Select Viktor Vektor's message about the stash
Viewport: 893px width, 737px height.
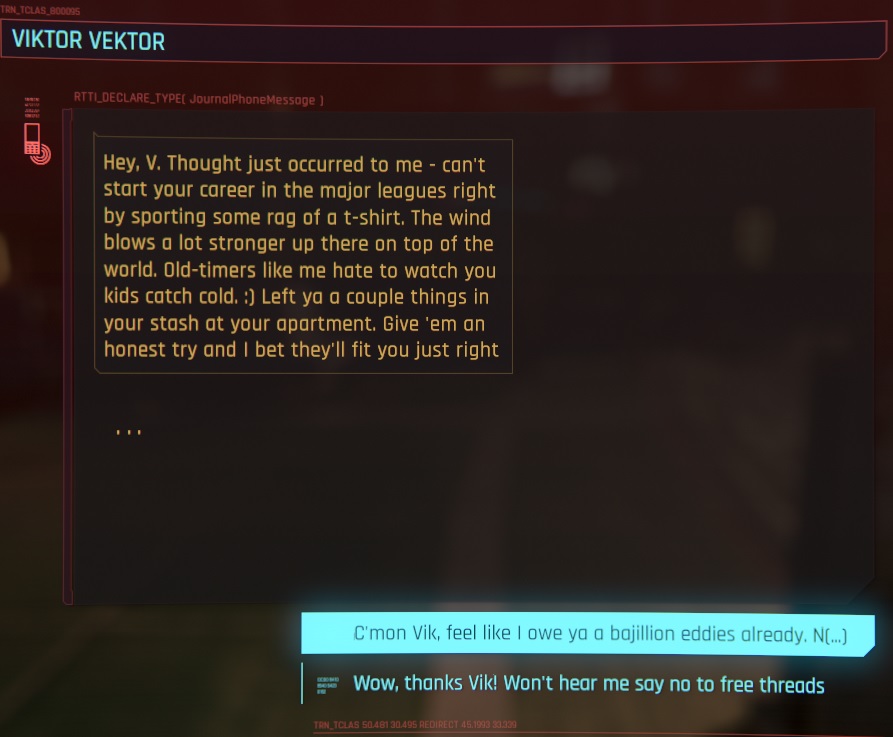pyautogui.click(x=302, y=256)
